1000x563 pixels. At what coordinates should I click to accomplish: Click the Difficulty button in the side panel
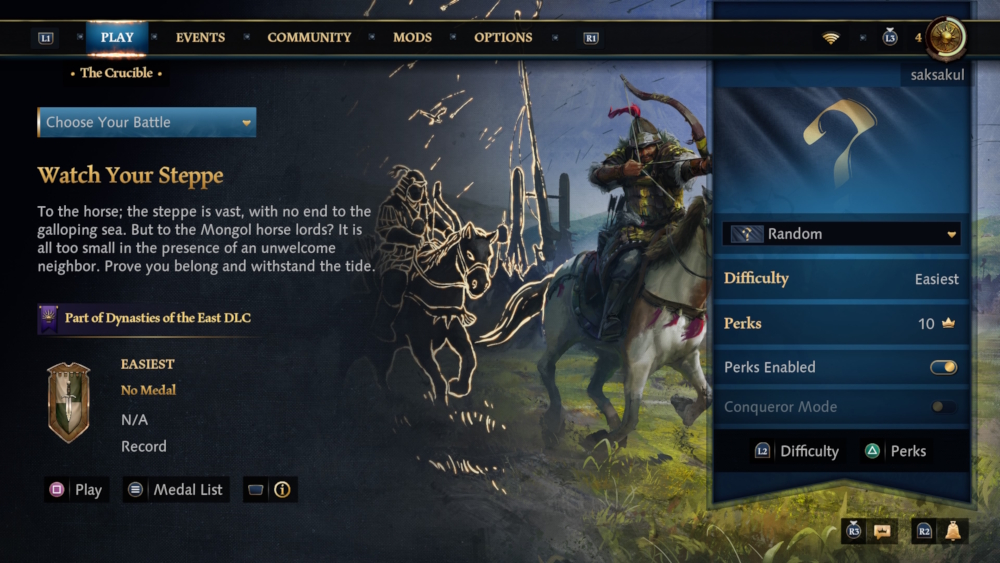click(x=797, y=451)
